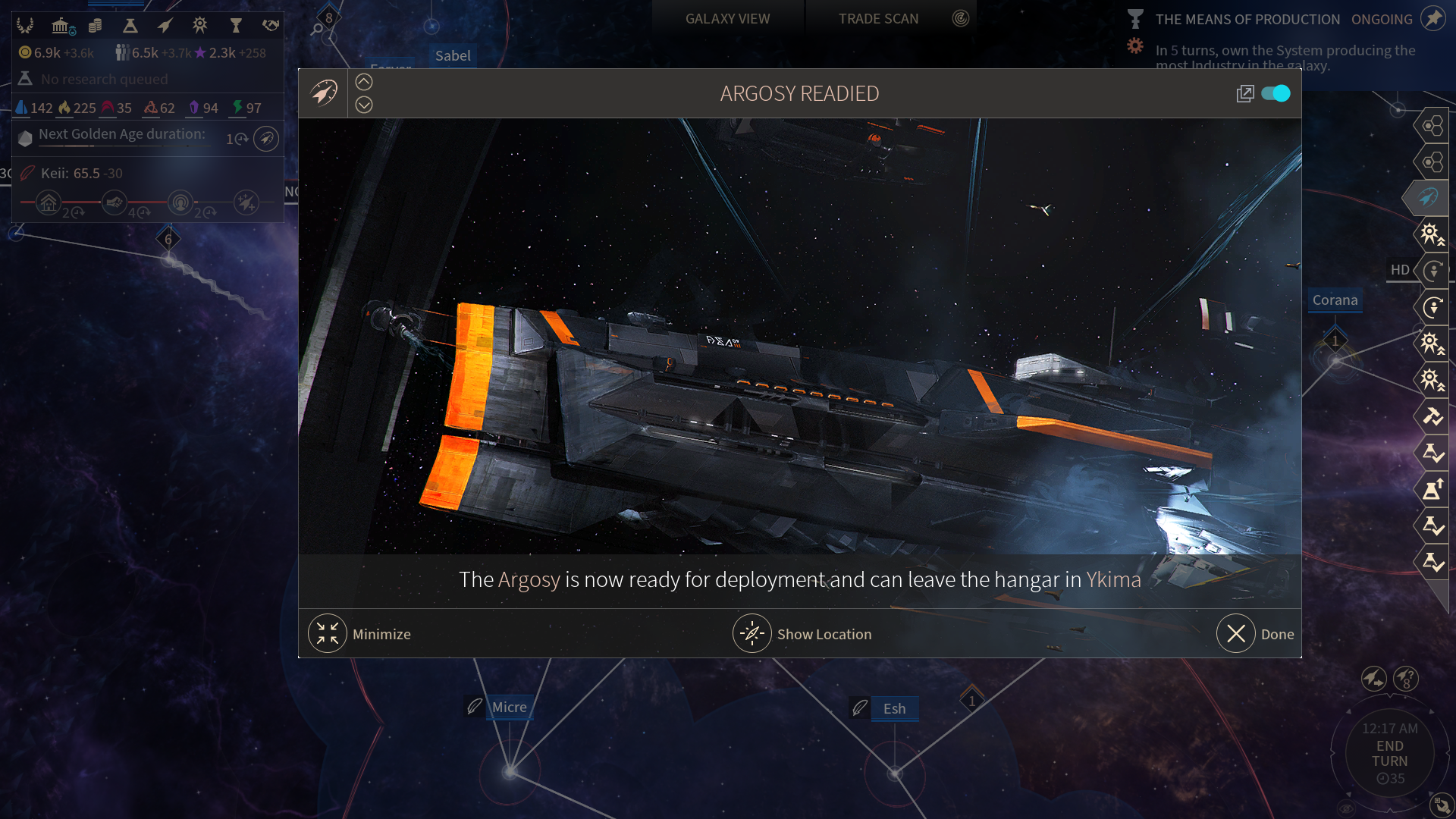This screenshot has height=819, width=1456.
Task: Show Location of the Argosy
Action: coord(752,634)
